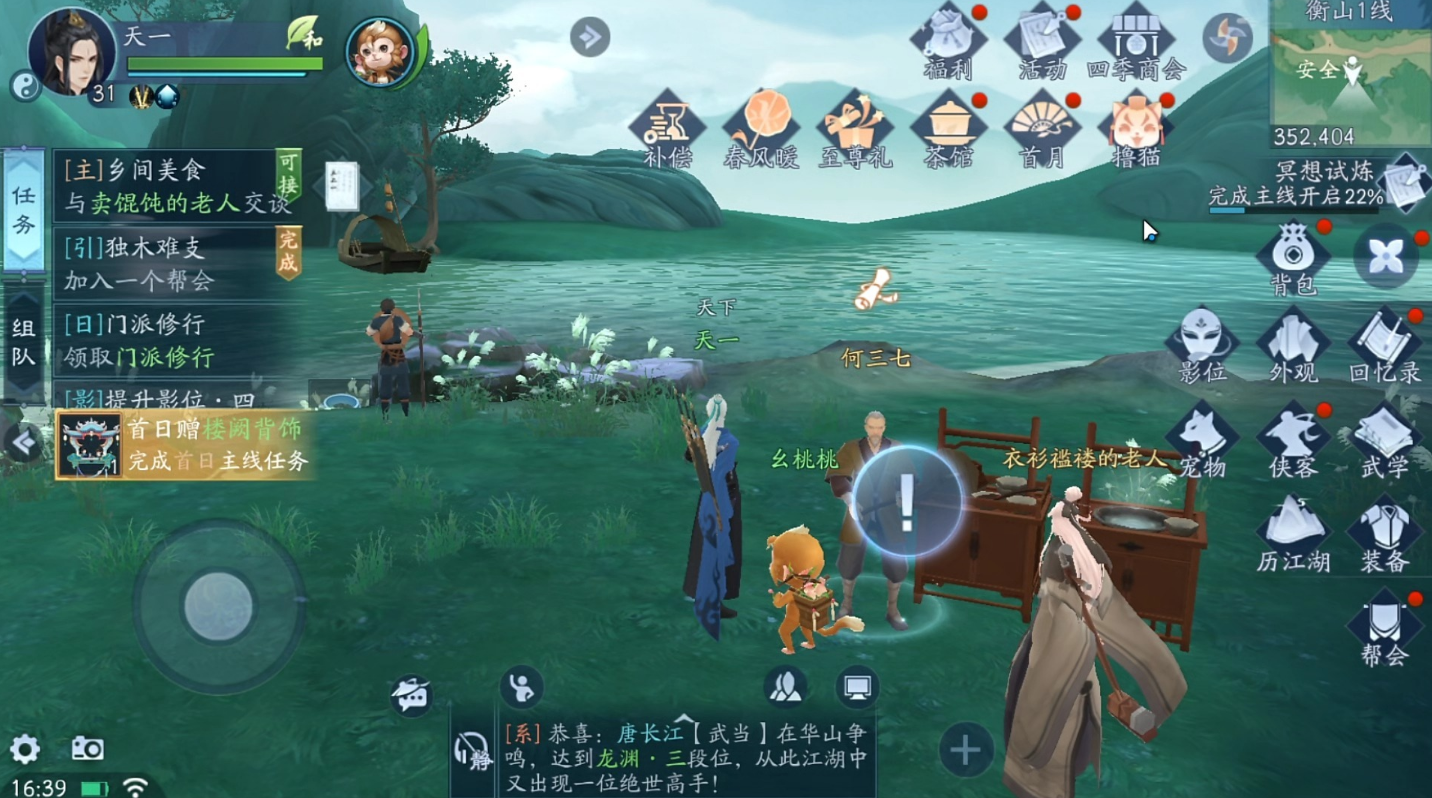Open the 茶馆 teahouse icon
Image resolution: width=1432 pixels, height=798 pixels.
click(x=948, y=128)
